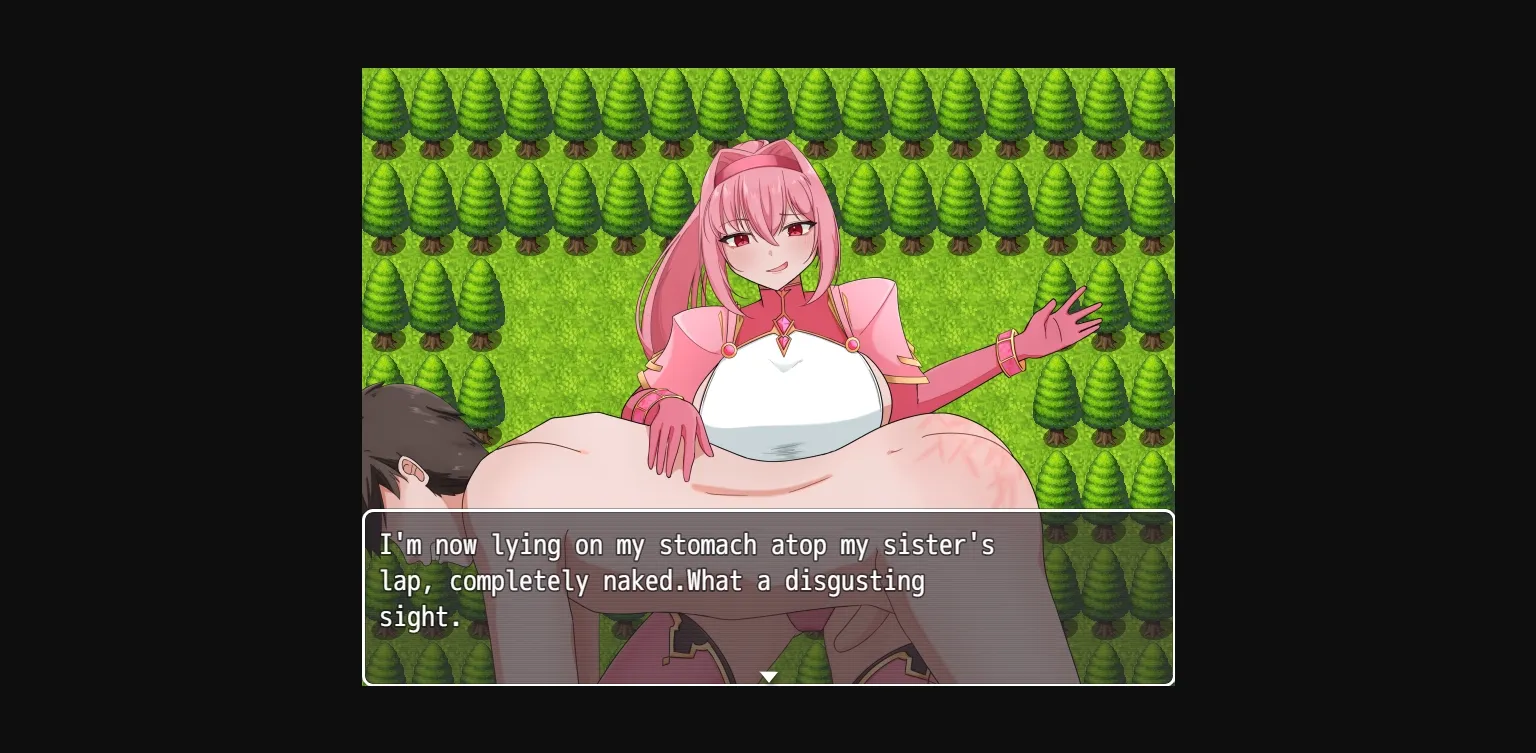Select the word "disgusting" in the dialogue
1536x753 pixels.
pyautogui.click(x=855, y=582)
